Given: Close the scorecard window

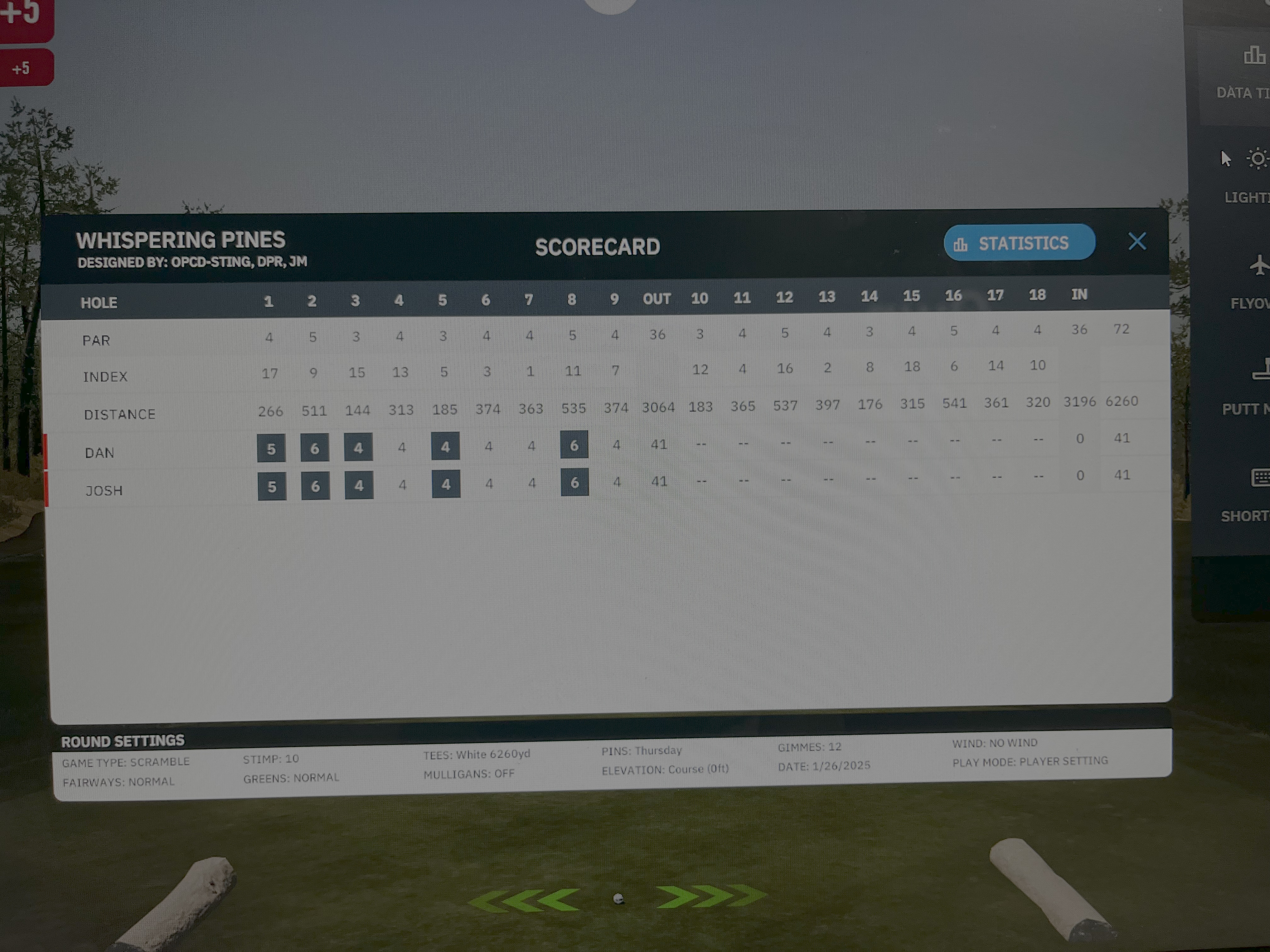Looking at the screenshot, I should click(x=1137, y=241).
